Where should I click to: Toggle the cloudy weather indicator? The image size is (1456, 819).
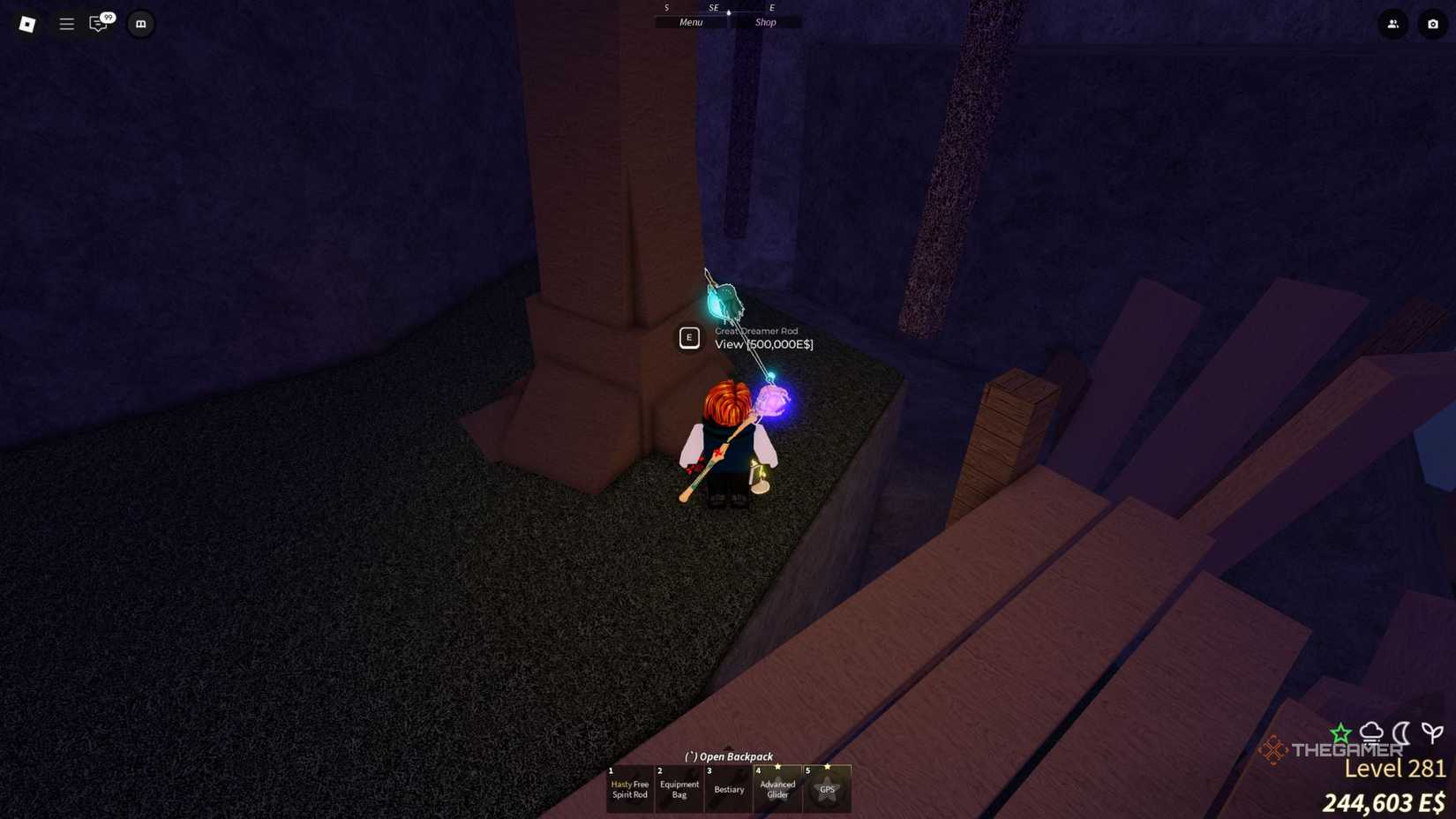[x=1370, y=733]
